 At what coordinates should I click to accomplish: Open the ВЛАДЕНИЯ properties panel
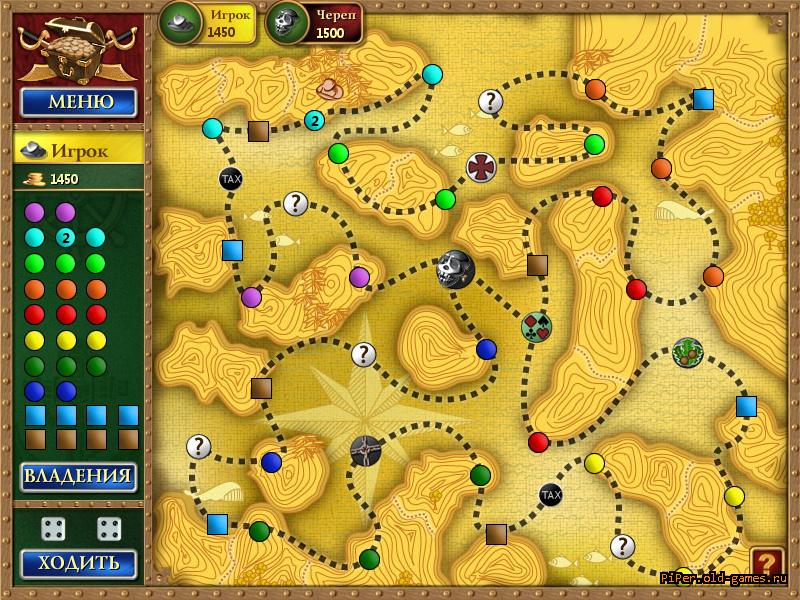coord(79,477)
